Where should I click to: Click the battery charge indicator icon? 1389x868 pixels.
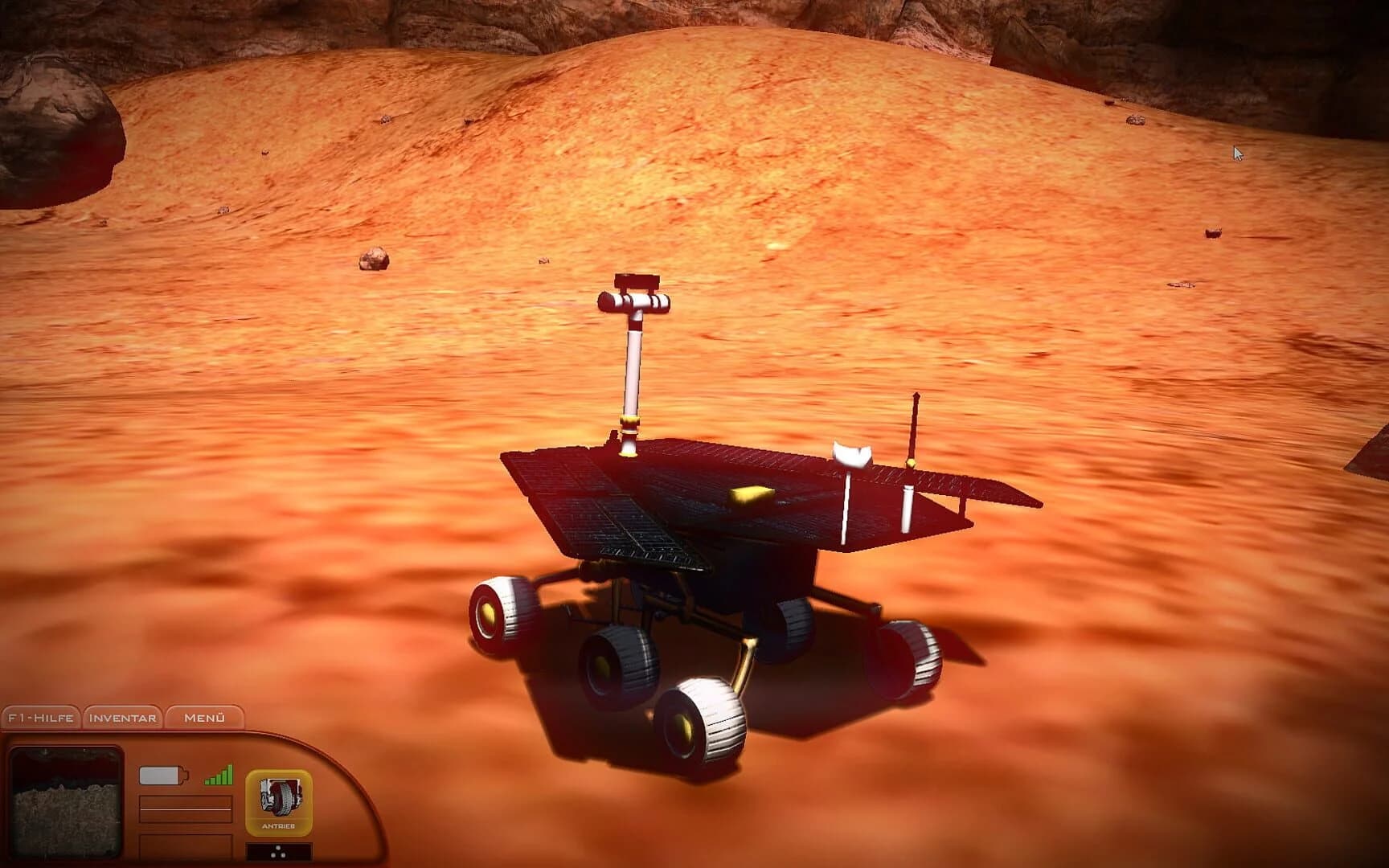(x=161, y=773)
